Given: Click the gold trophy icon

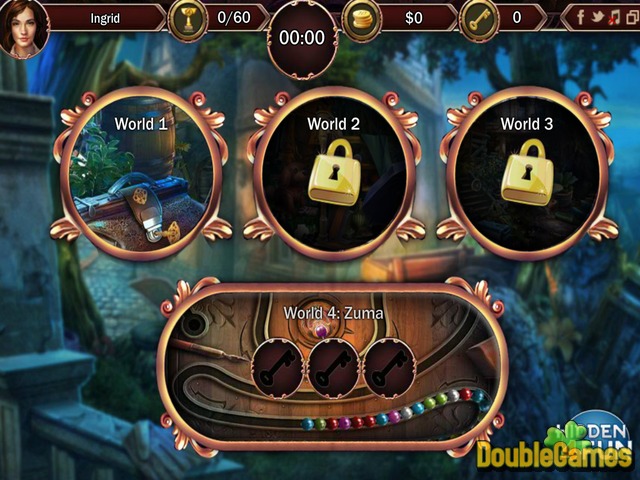Looking at the screenshot, I should click(188, 18).
